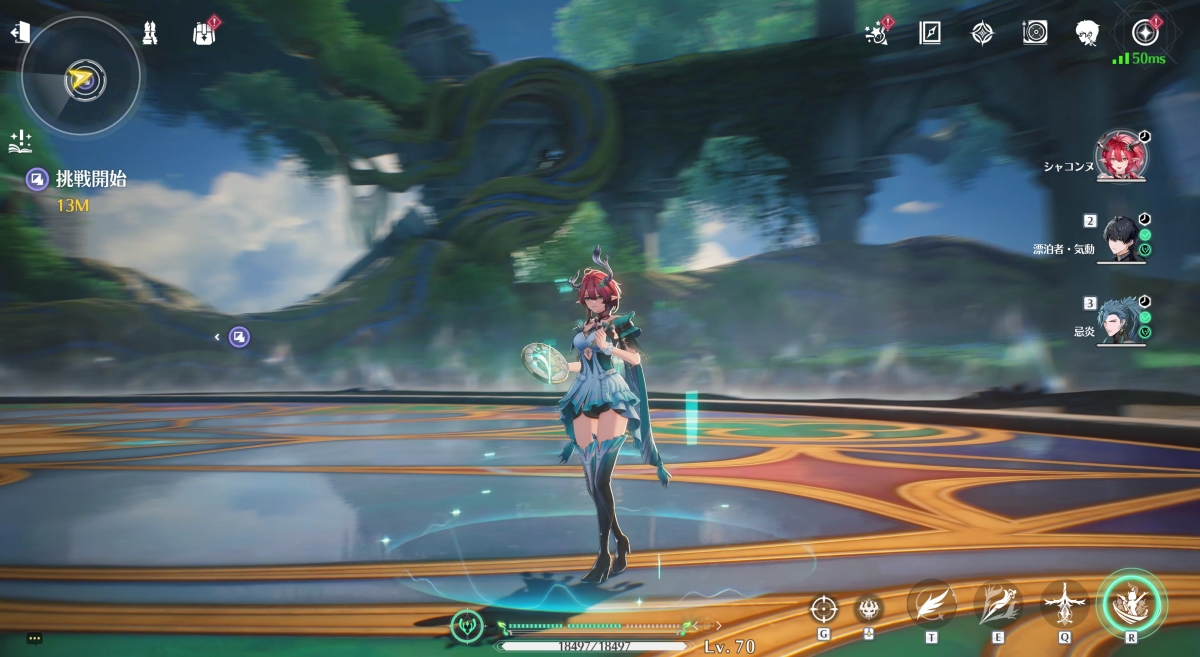This screenshot has width=1200, height=657.
Task: Click the exit door icon
Action: tap(19, 33)
